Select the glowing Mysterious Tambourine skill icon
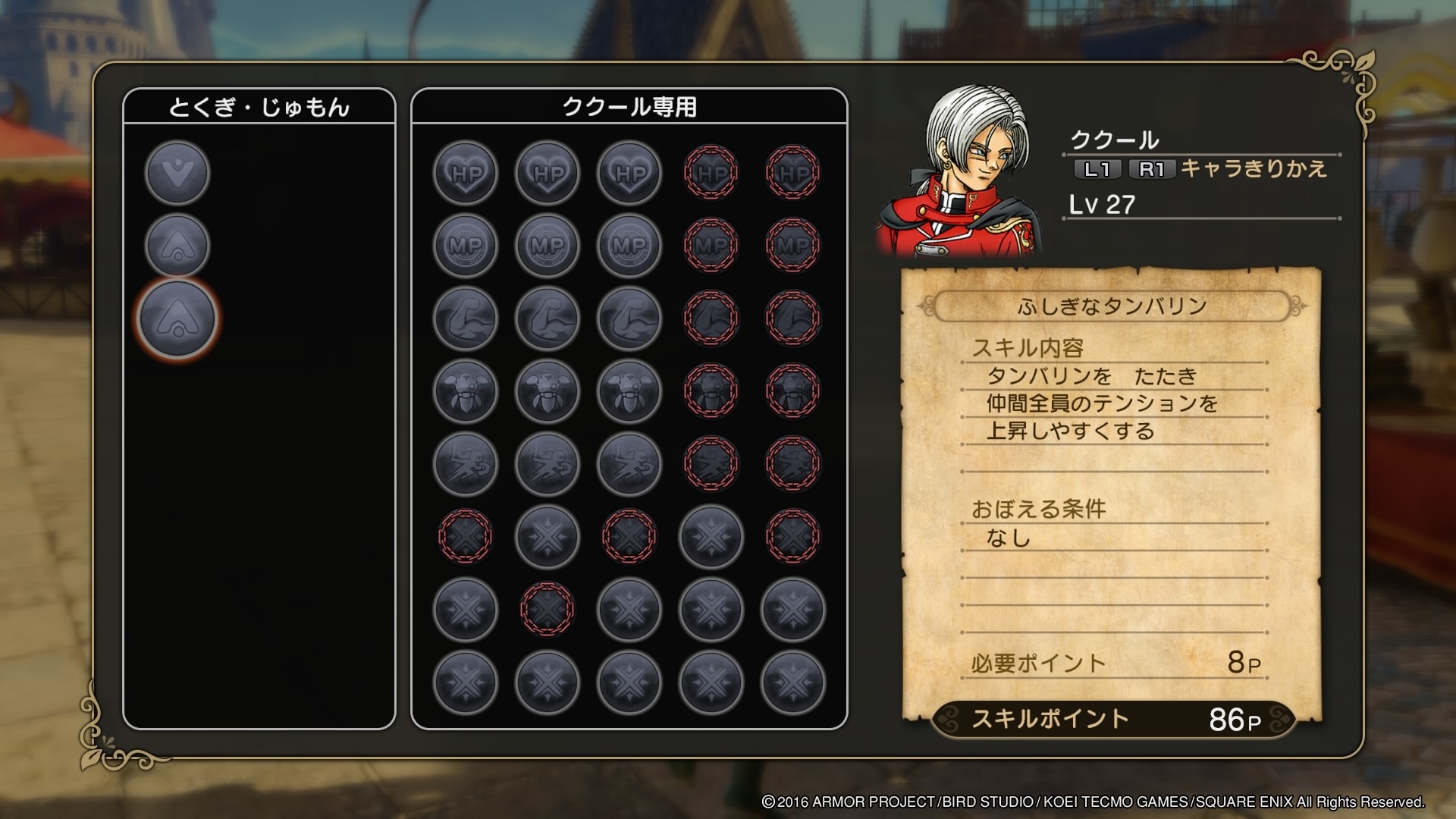This screenshot has height=819, width=1456. click(177, 318)
